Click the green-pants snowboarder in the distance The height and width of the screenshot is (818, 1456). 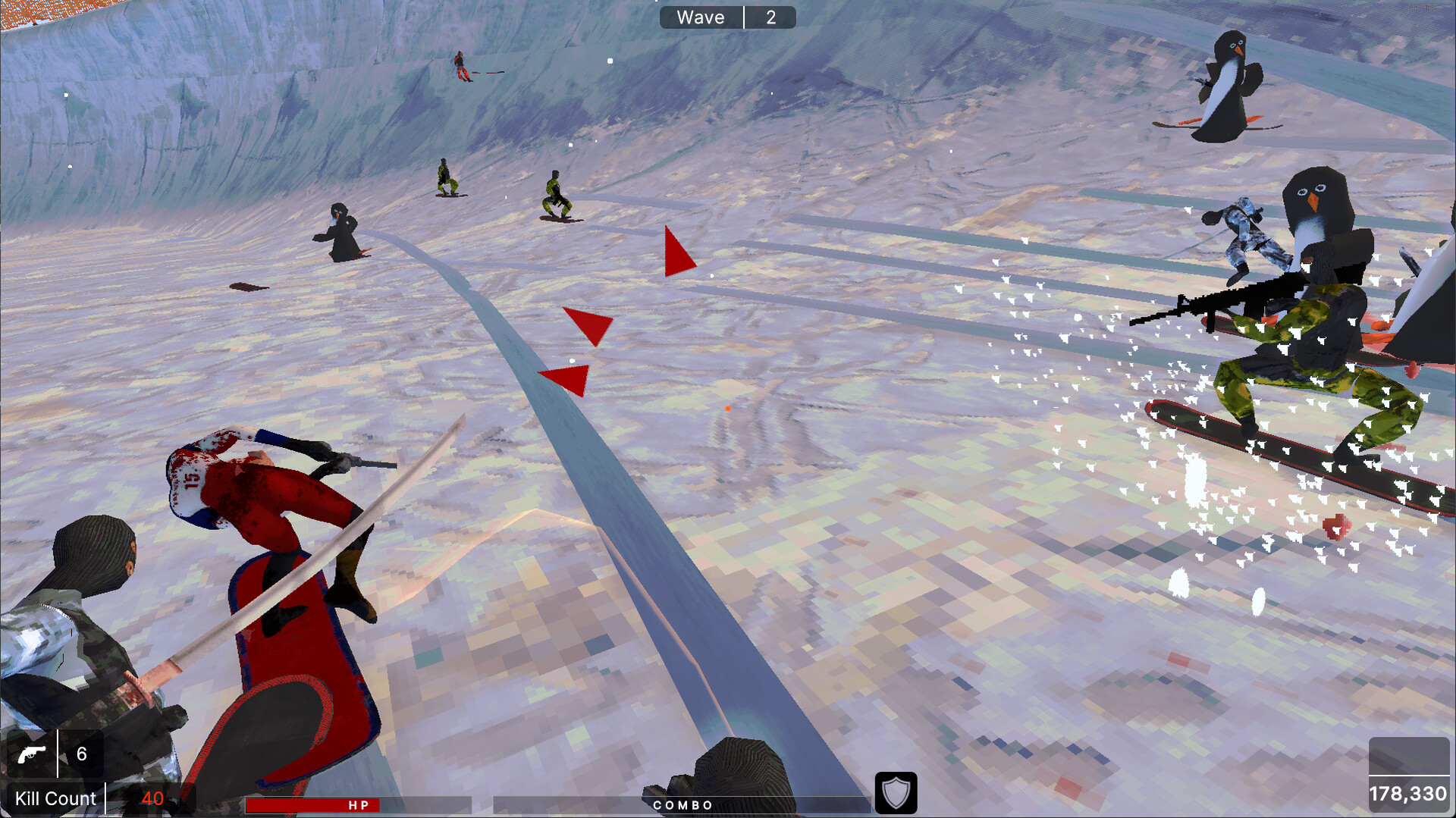557,197
